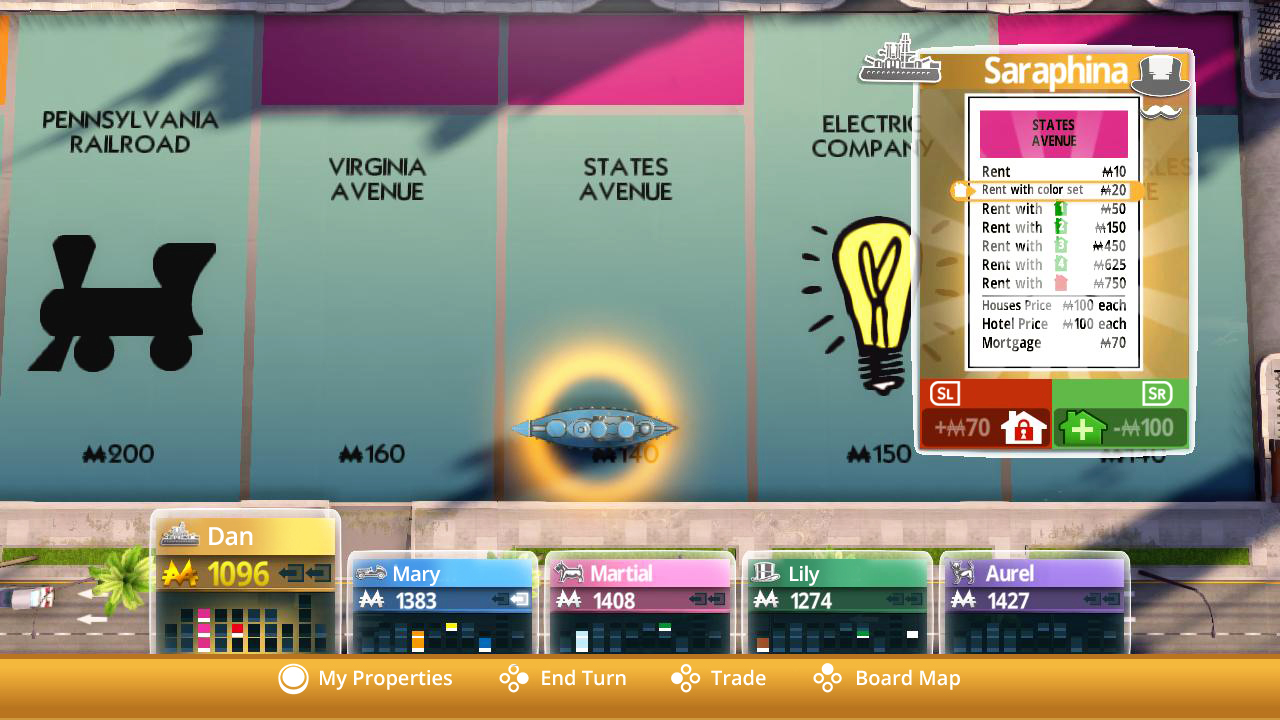Click the battleship piece on States Avenue
The height and width of the screenshot is (720, 1280).
click(595, 428)
